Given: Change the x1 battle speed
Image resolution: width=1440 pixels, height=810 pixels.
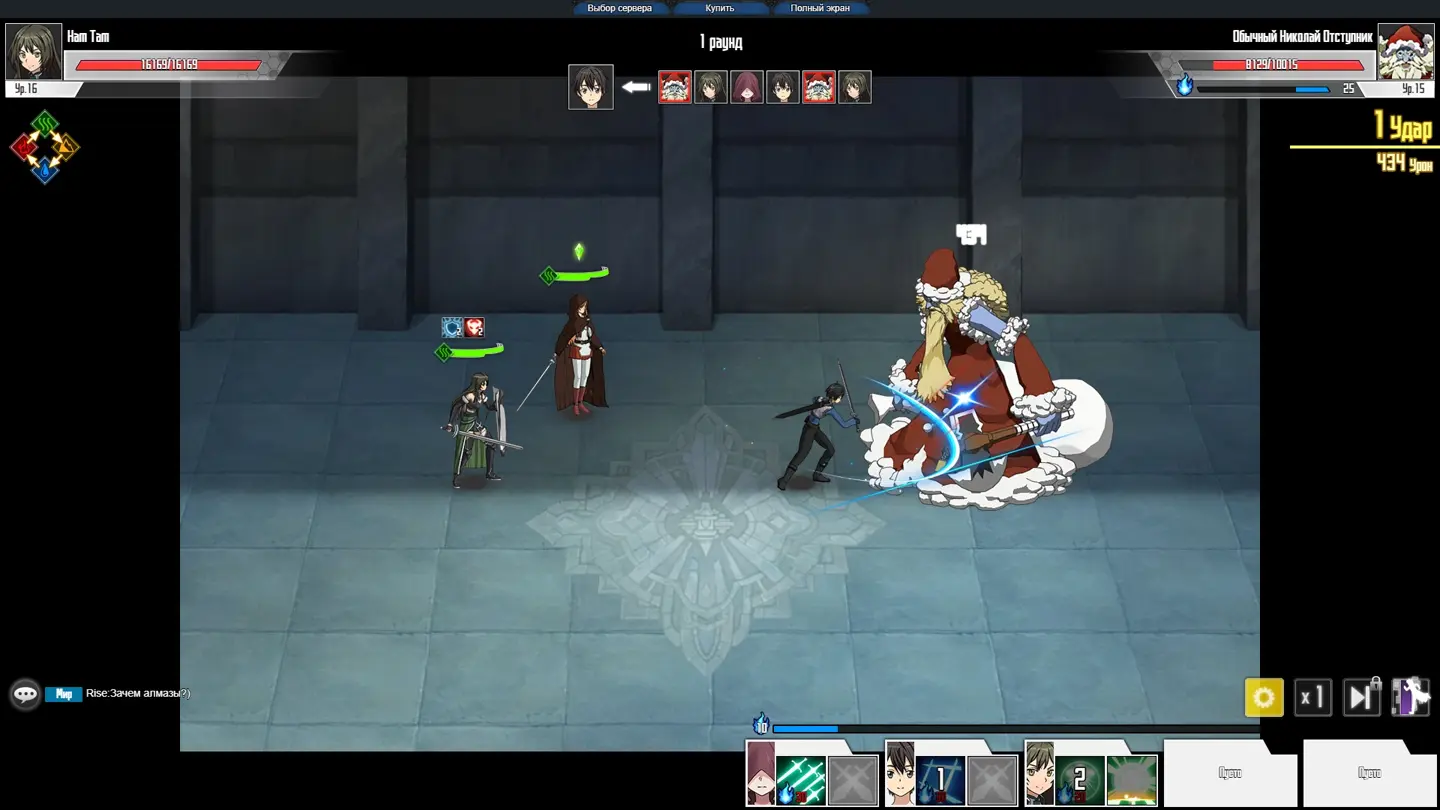Looking at the screenshot, I should pos(1312,697).
